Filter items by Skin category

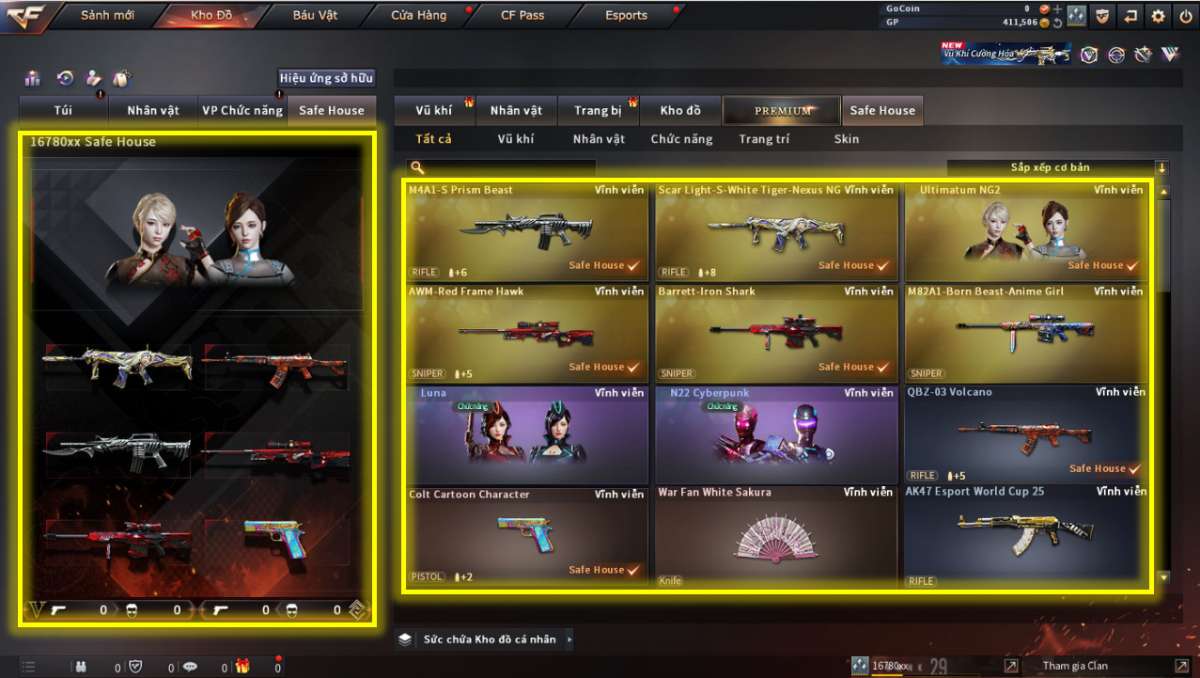pos(846,140)
